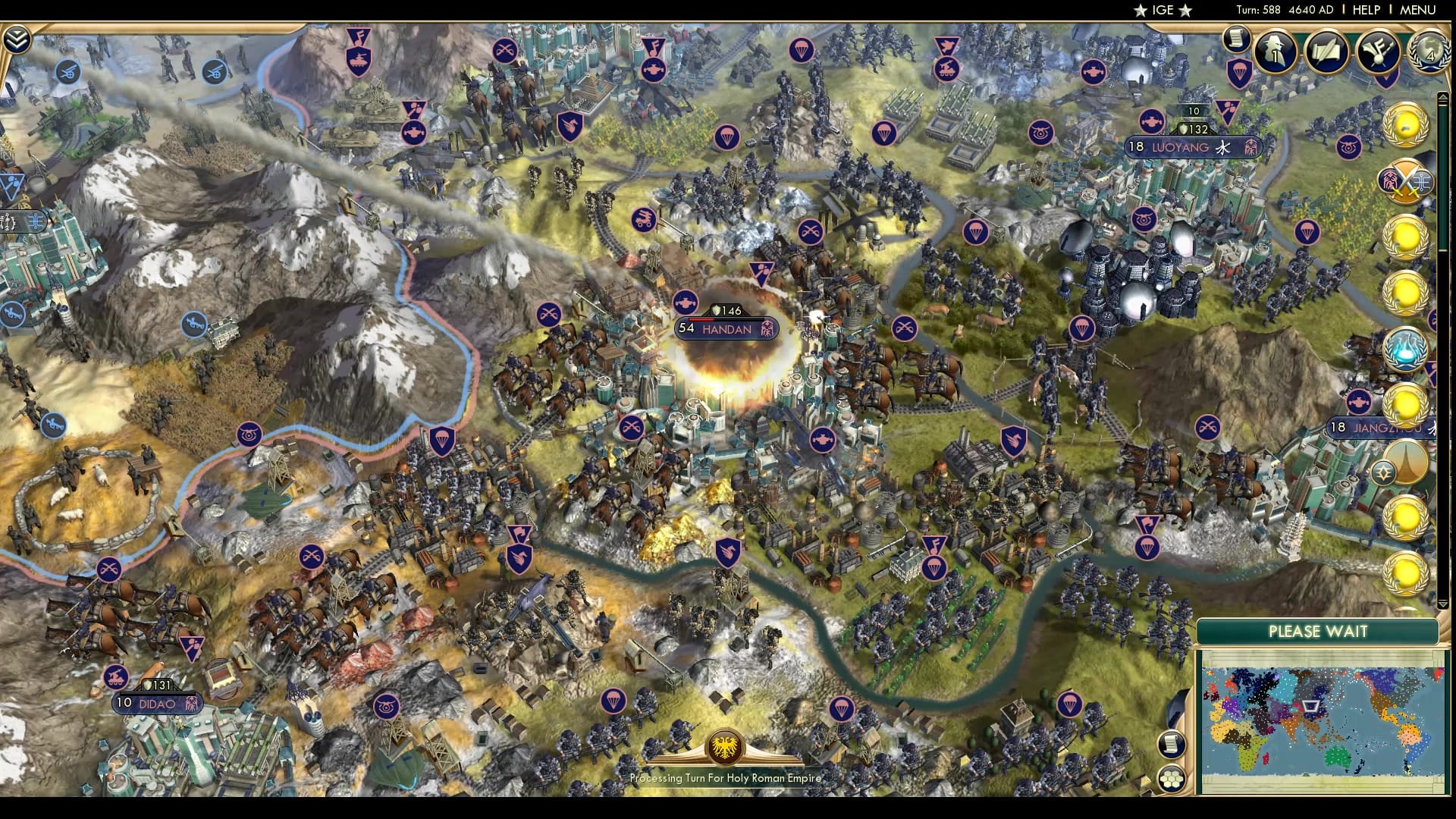This screenshot has height=819, width=1456.
Task: Select the city banner for Handan
Action: (x=725, y=329)
